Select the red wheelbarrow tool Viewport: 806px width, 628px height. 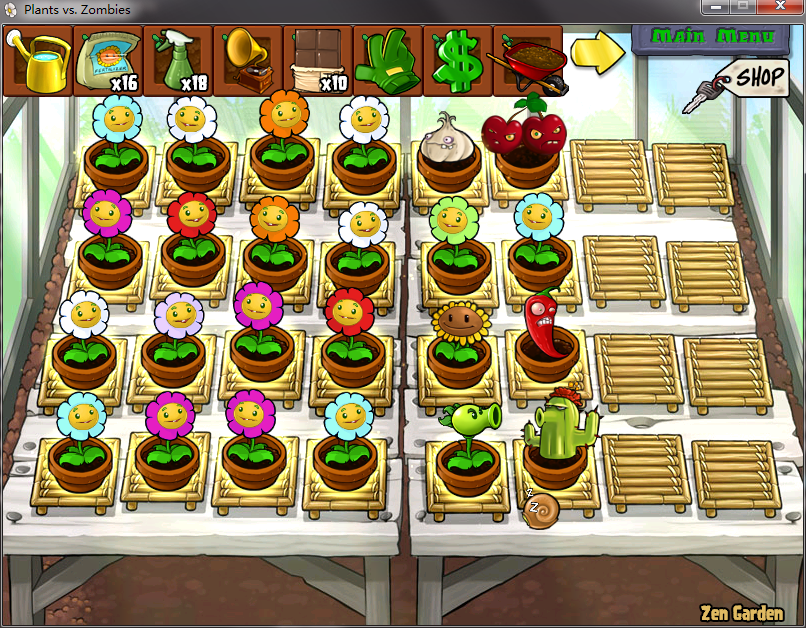click(527, 62)
